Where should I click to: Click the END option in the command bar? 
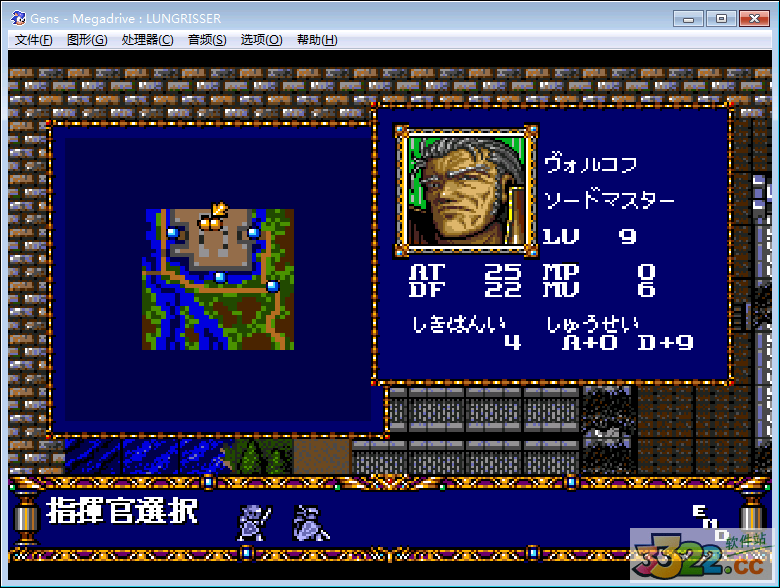pos(710,522)
